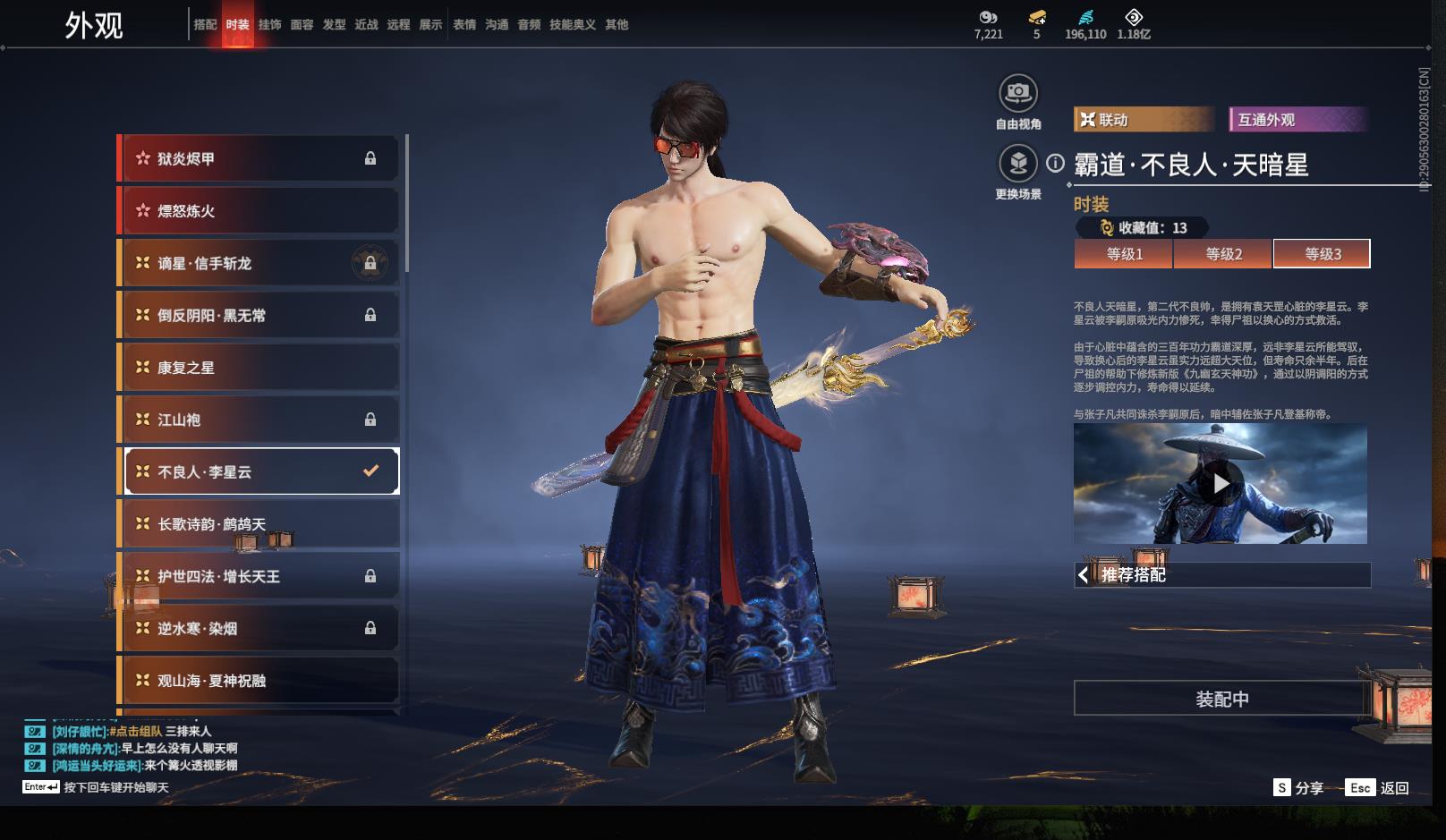Play the outfit preview video

tap(1221, 484)
